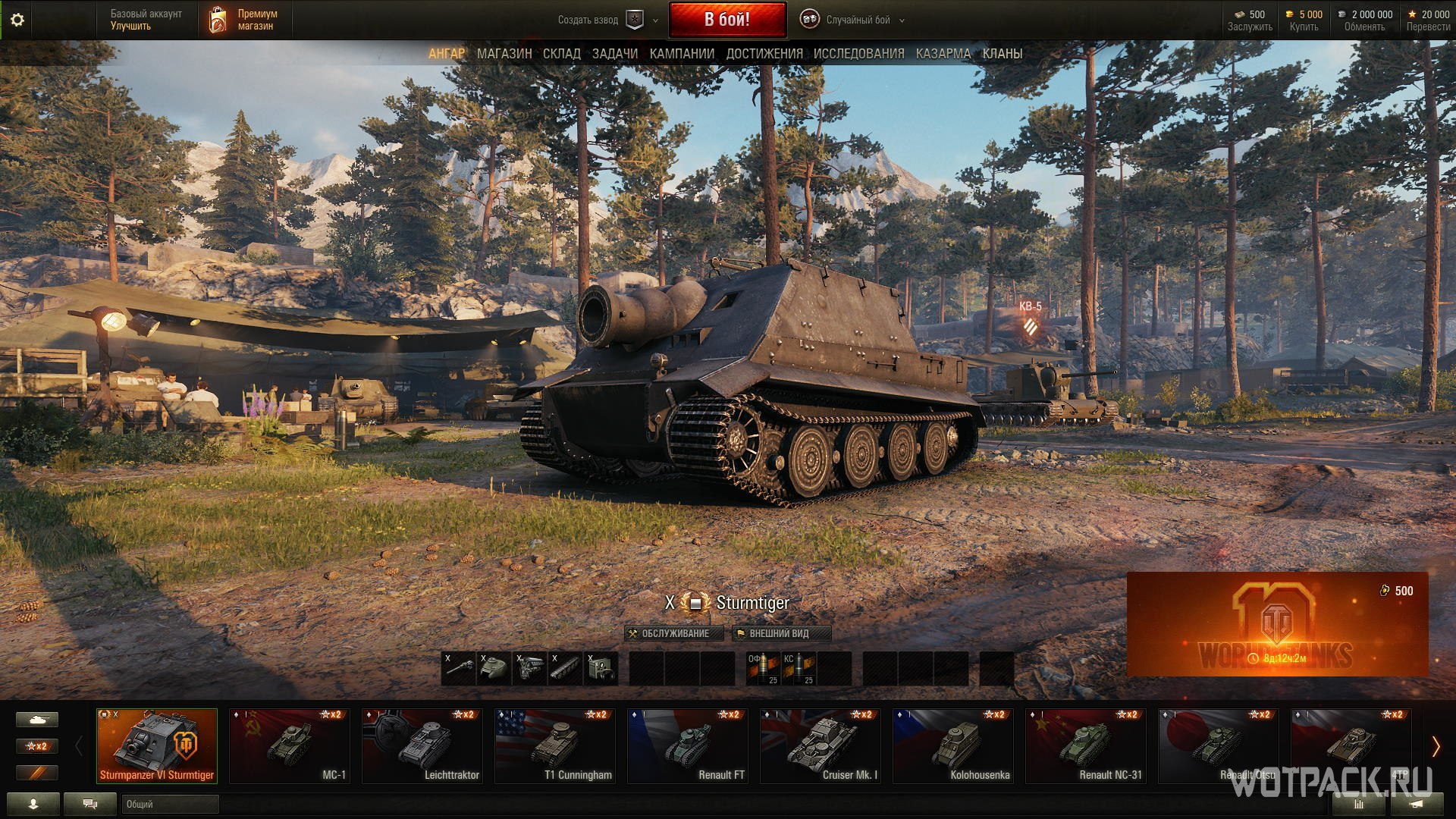Select the МС-1 tank in the carousel
The width and height of the screenshot is (1456, 819).
pyautogui.click(x=290, y=745)
